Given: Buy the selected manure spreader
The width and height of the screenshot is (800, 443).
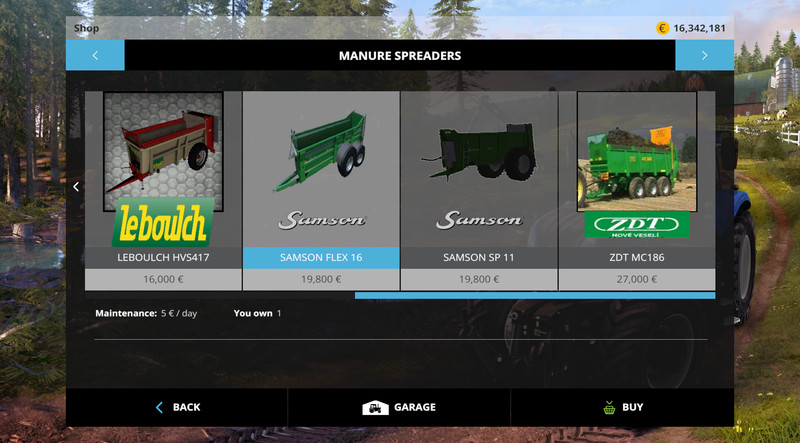Looking at the screenshot, I should coord(622,407).
